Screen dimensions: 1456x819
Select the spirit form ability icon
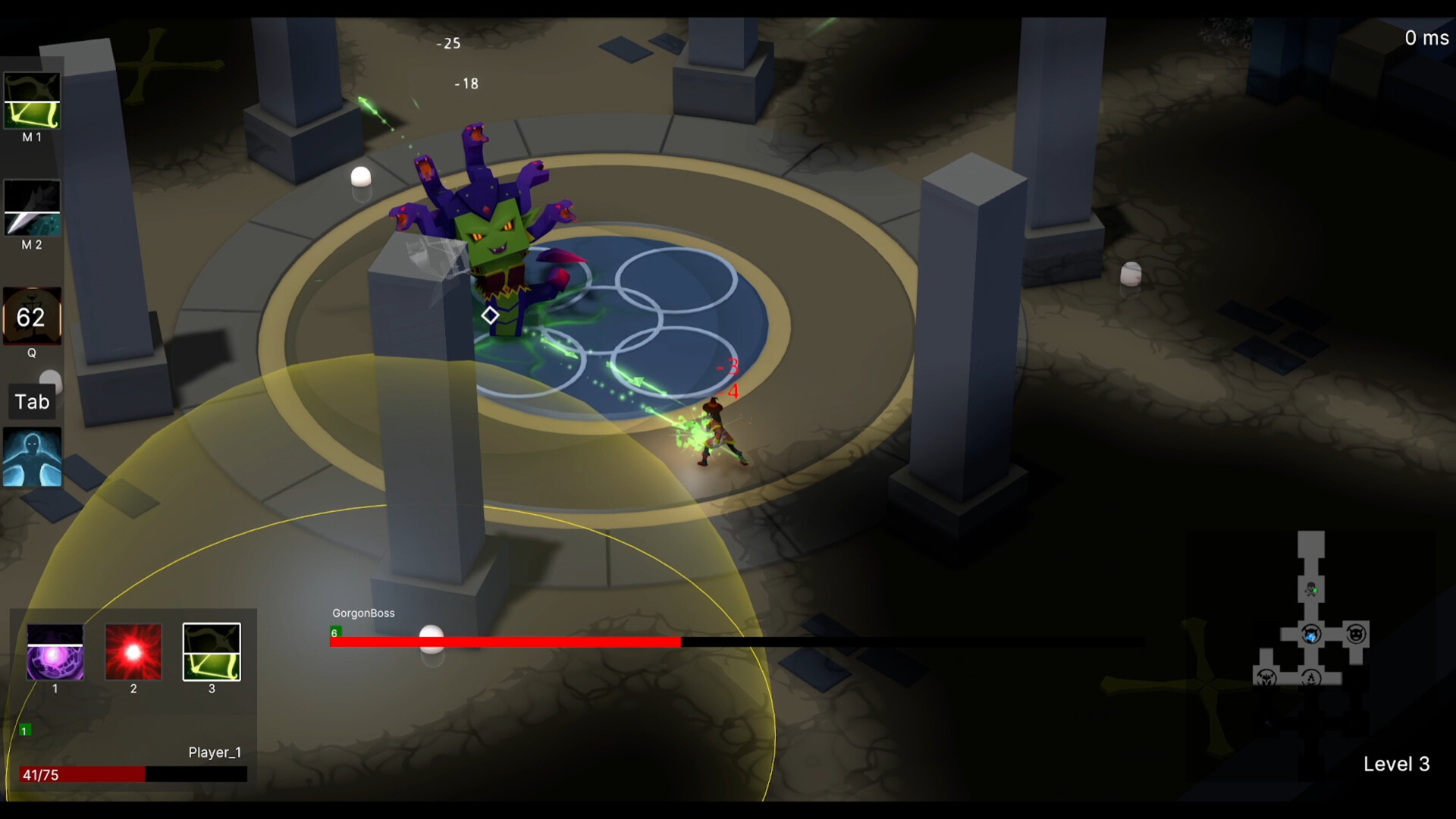click(x=32, y=457)
